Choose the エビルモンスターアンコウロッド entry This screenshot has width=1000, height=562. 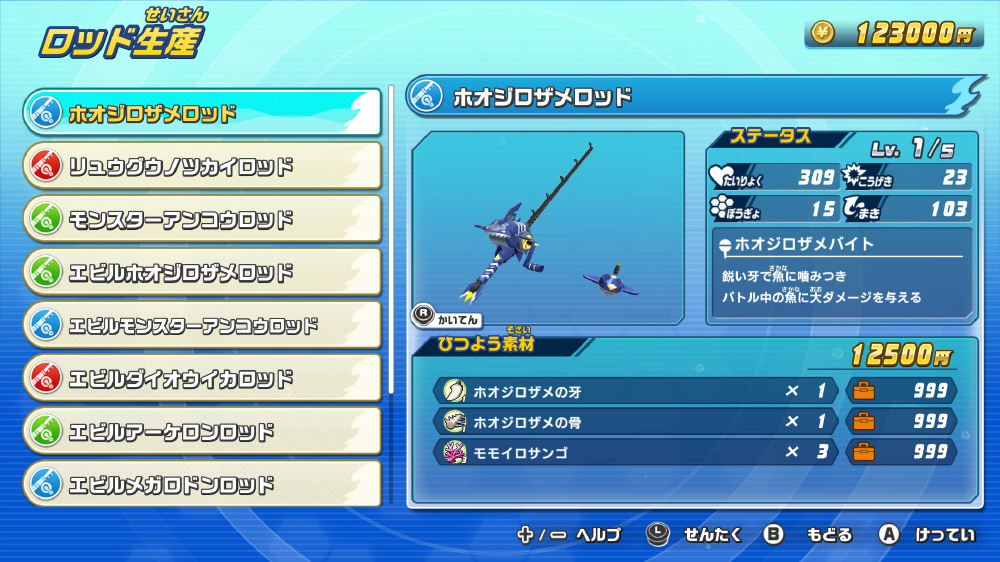click(202, 325)
